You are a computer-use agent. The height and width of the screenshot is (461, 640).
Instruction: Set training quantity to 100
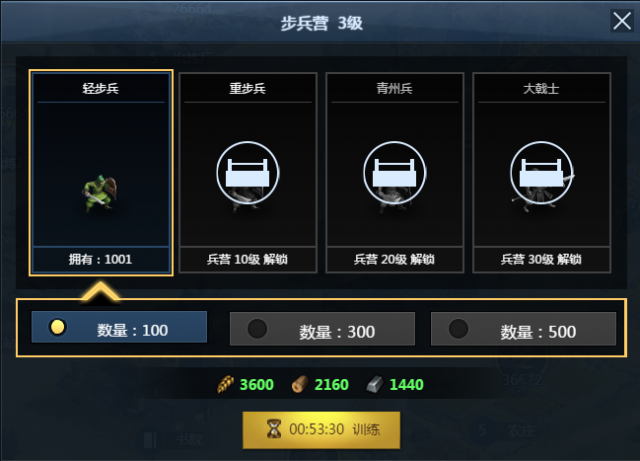[x=120, y=328]
